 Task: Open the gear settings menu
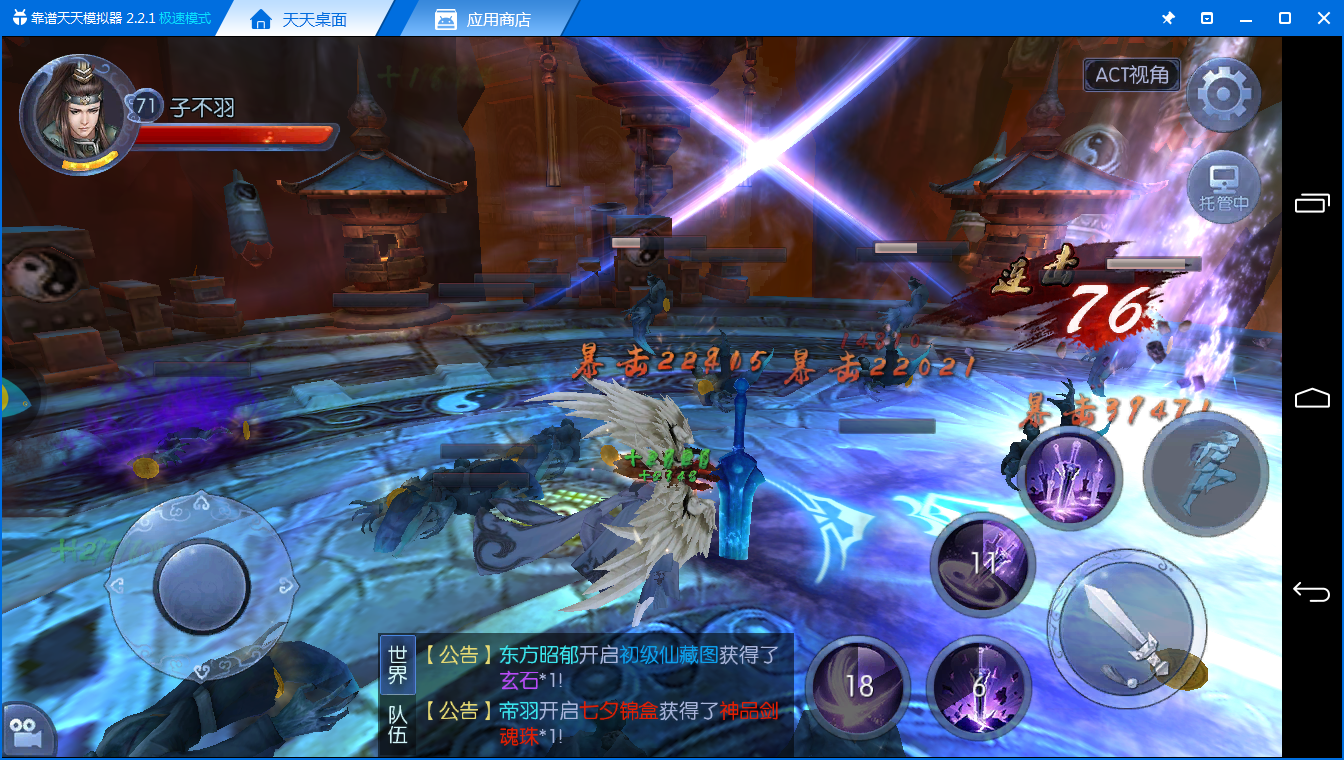(x=1223, y=95)
